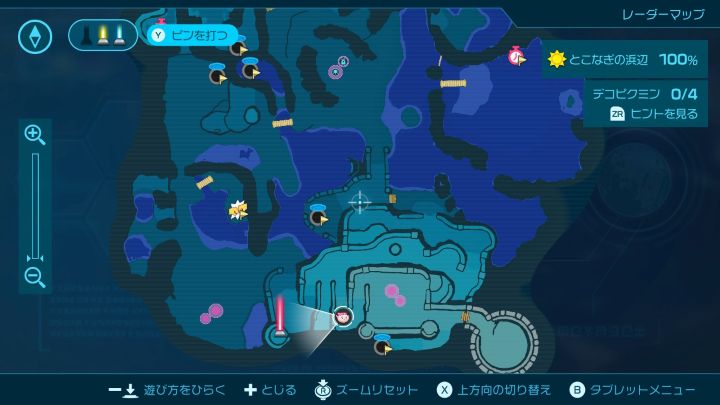Select the player character marker on map

343,317
